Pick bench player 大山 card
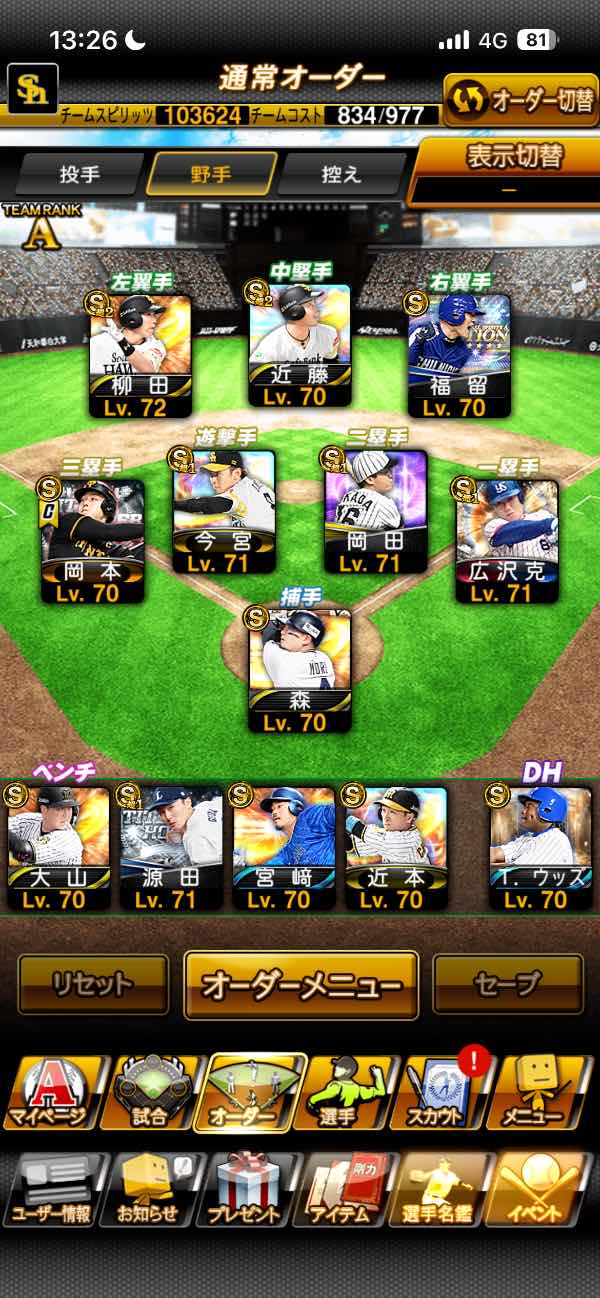This screenshot has height=1298, width=600. pos(58,847)
